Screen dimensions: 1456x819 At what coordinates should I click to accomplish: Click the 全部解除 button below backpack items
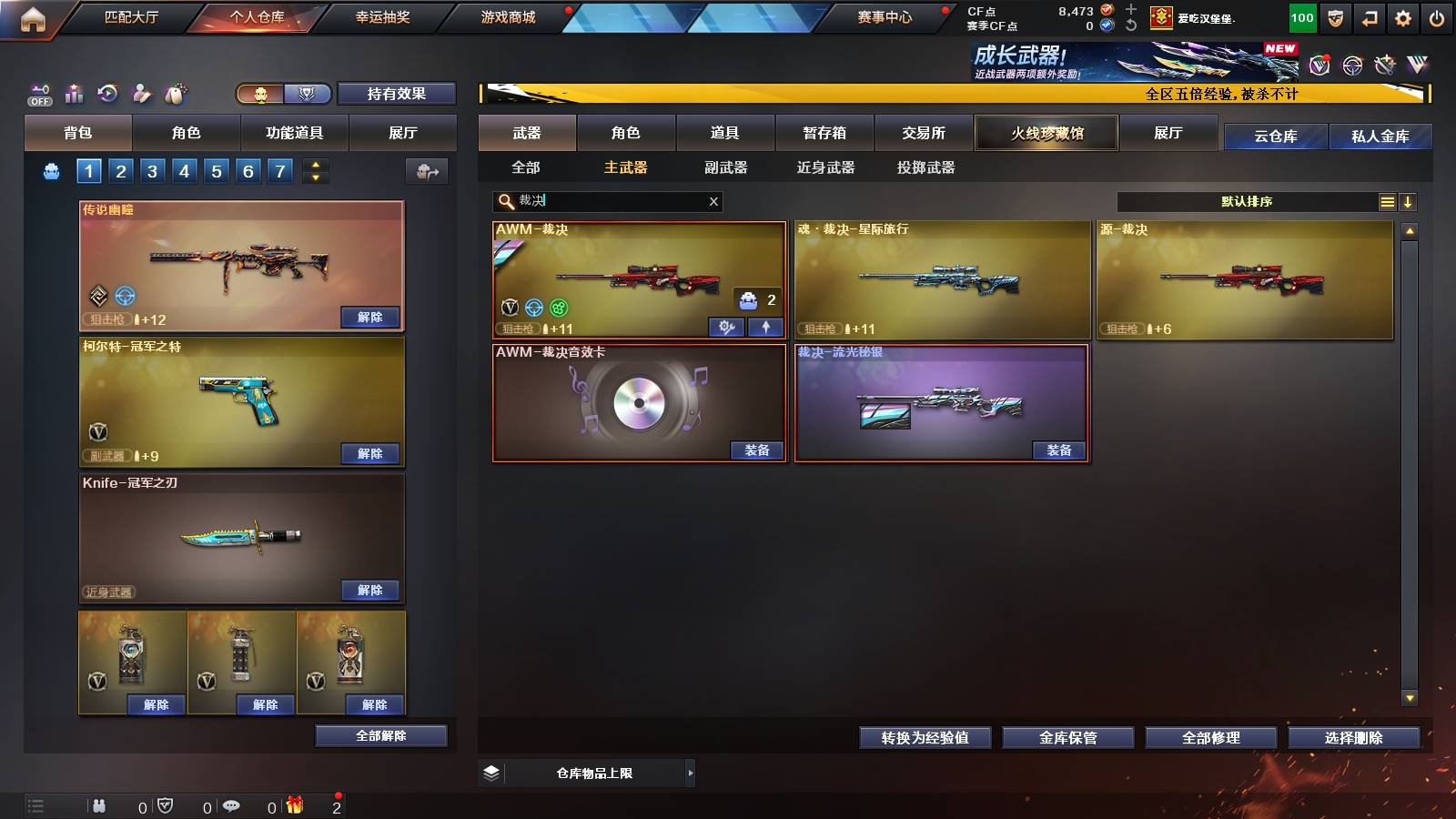click(381, 735)
